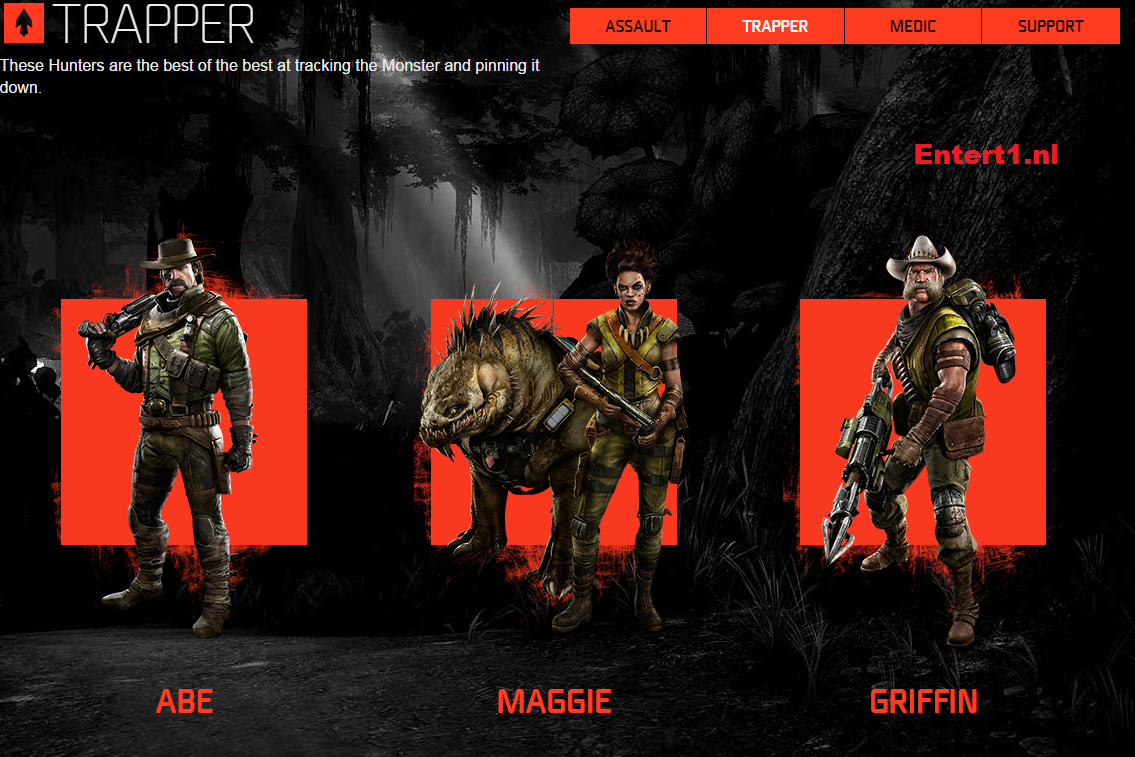Pick the Griffin hunter portrait
1135x757 pixels.
click(x=922, y=422)
